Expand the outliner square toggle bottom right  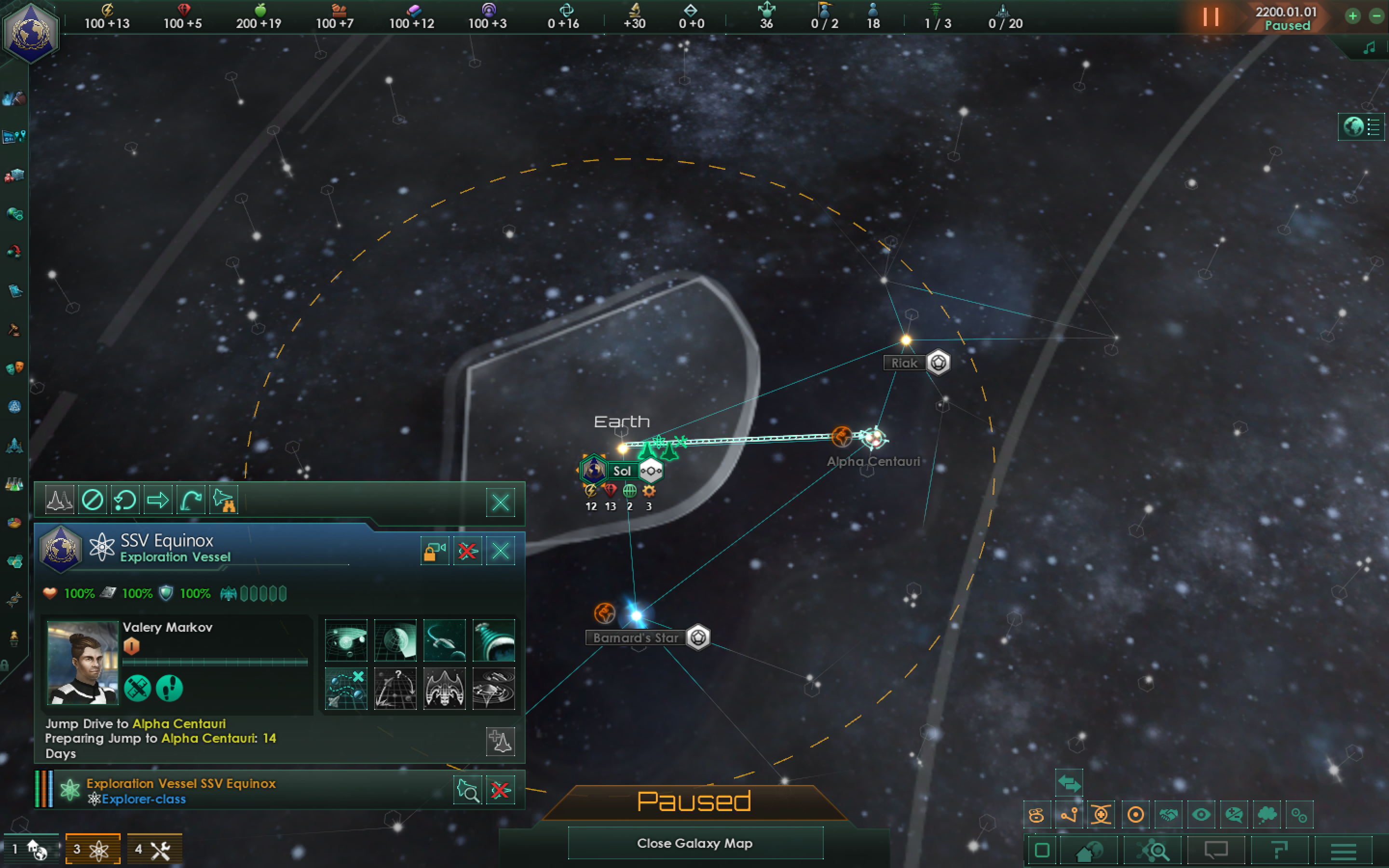pos(1043,850)
